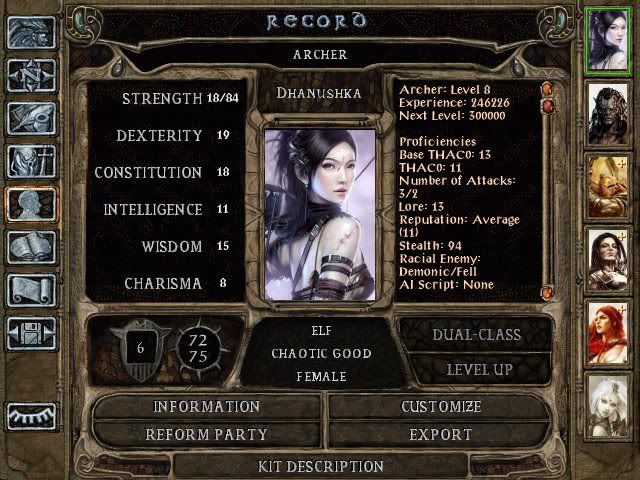Viewport: 640px width, 480px height.
Task: Open the priest scroll icon
Action: [x=32, y=290]
